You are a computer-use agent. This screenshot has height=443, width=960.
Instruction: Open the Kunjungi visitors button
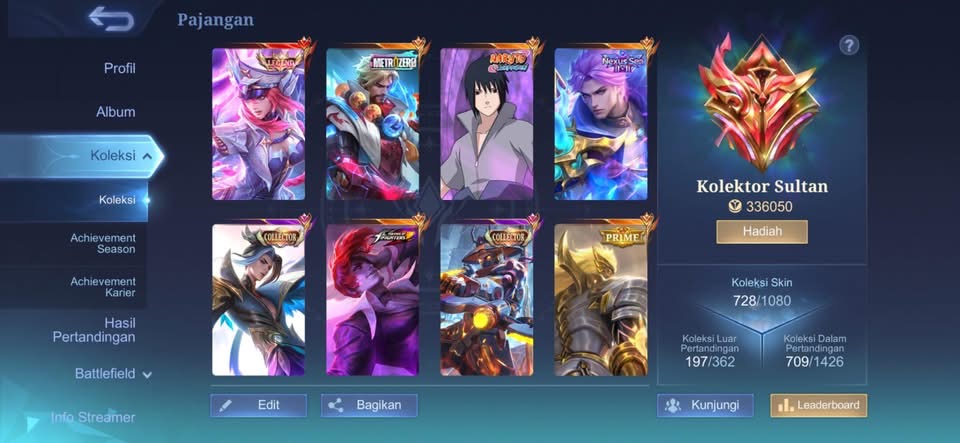click(x=705, y=405)
